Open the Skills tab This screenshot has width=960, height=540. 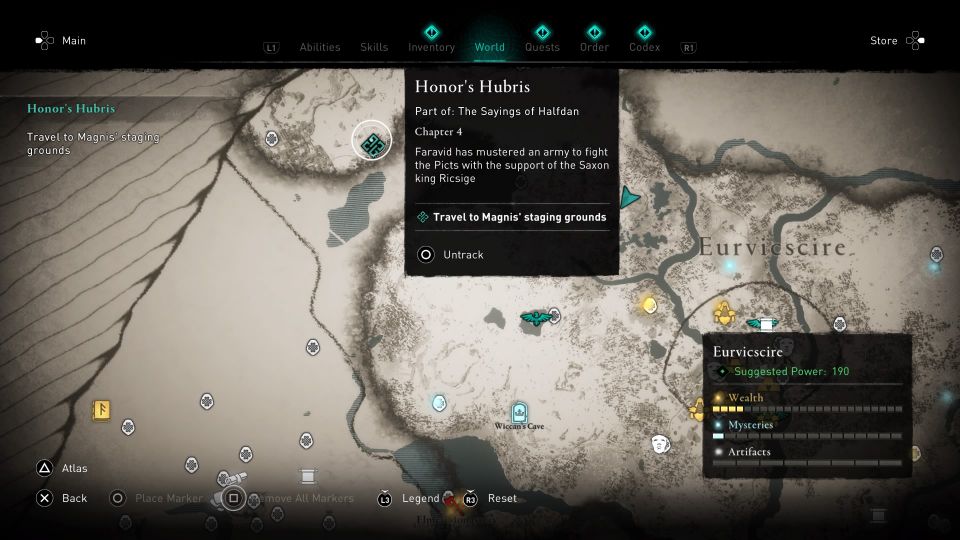tap(374, 47)
